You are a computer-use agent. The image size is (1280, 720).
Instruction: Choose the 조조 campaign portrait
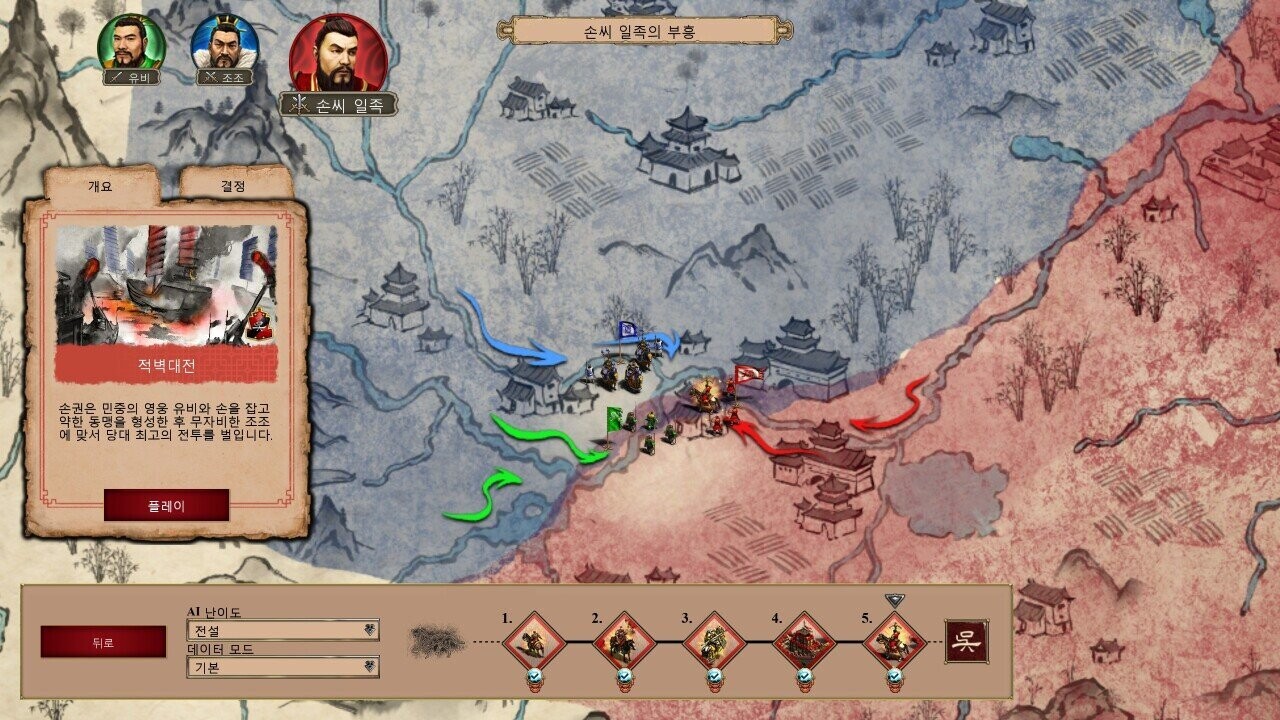(224, 44)
